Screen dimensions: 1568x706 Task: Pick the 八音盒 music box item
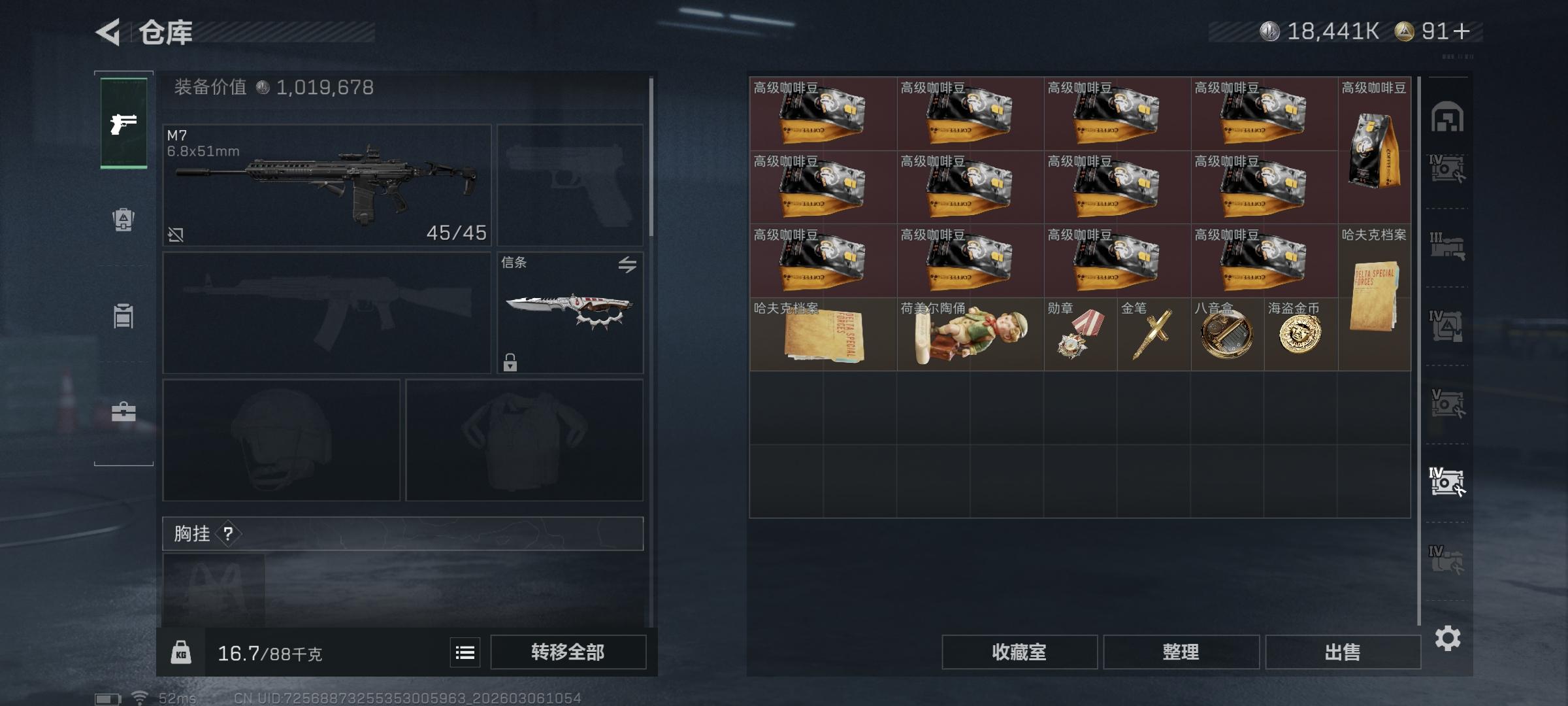1227,335
